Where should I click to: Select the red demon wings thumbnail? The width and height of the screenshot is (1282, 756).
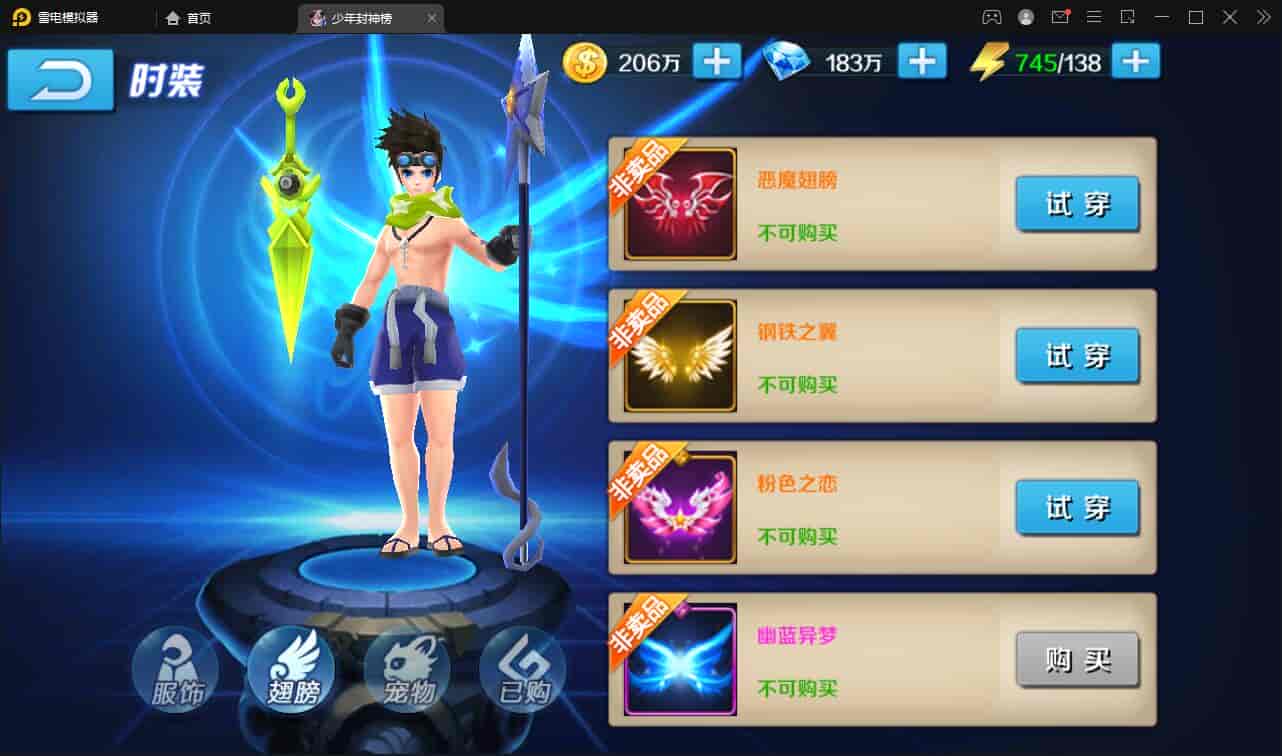click(x=680, y=204)
